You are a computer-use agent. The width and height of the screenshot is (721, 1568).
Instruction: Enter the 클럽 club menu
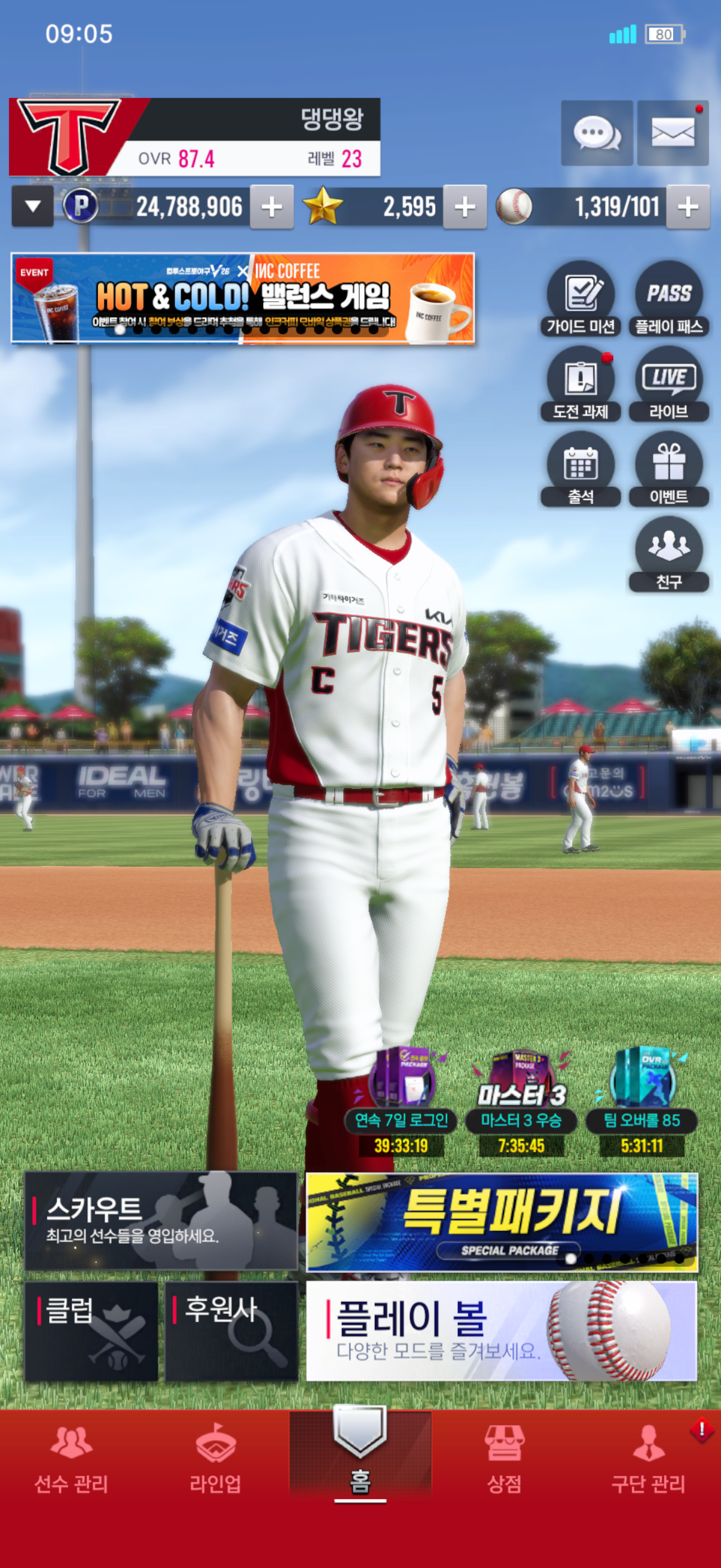pyautogui.click(x=91, y=1331)
